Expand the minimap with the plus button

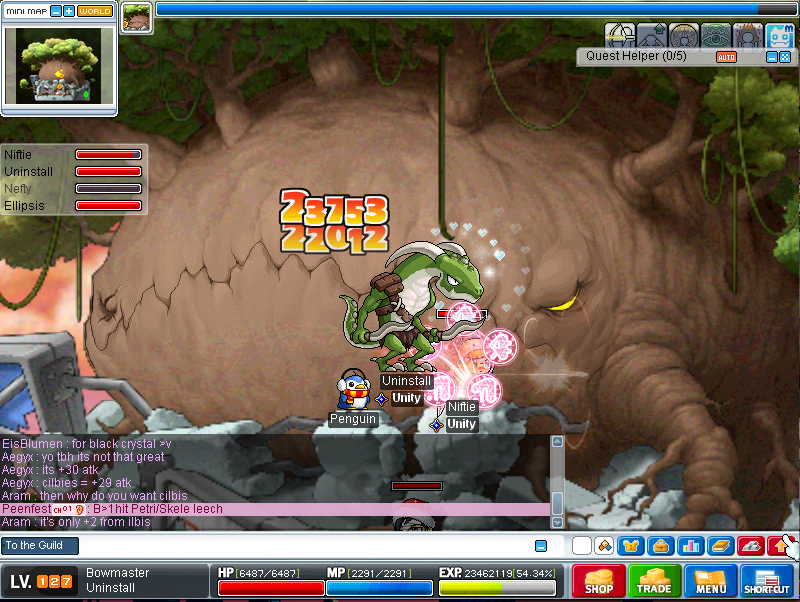click(x=69, y=10)
